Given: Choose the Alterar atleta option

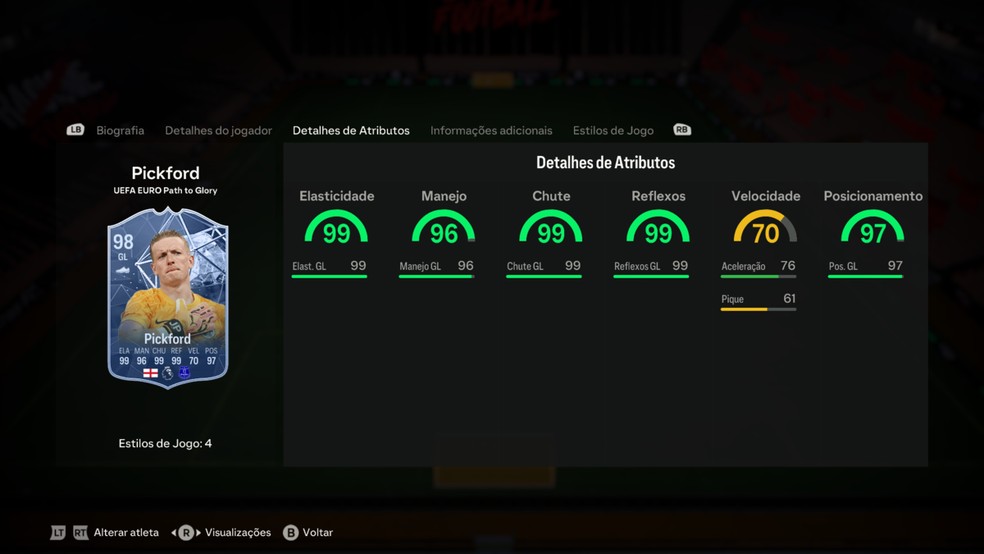Looking at the screenshot, I should [125, 533].
